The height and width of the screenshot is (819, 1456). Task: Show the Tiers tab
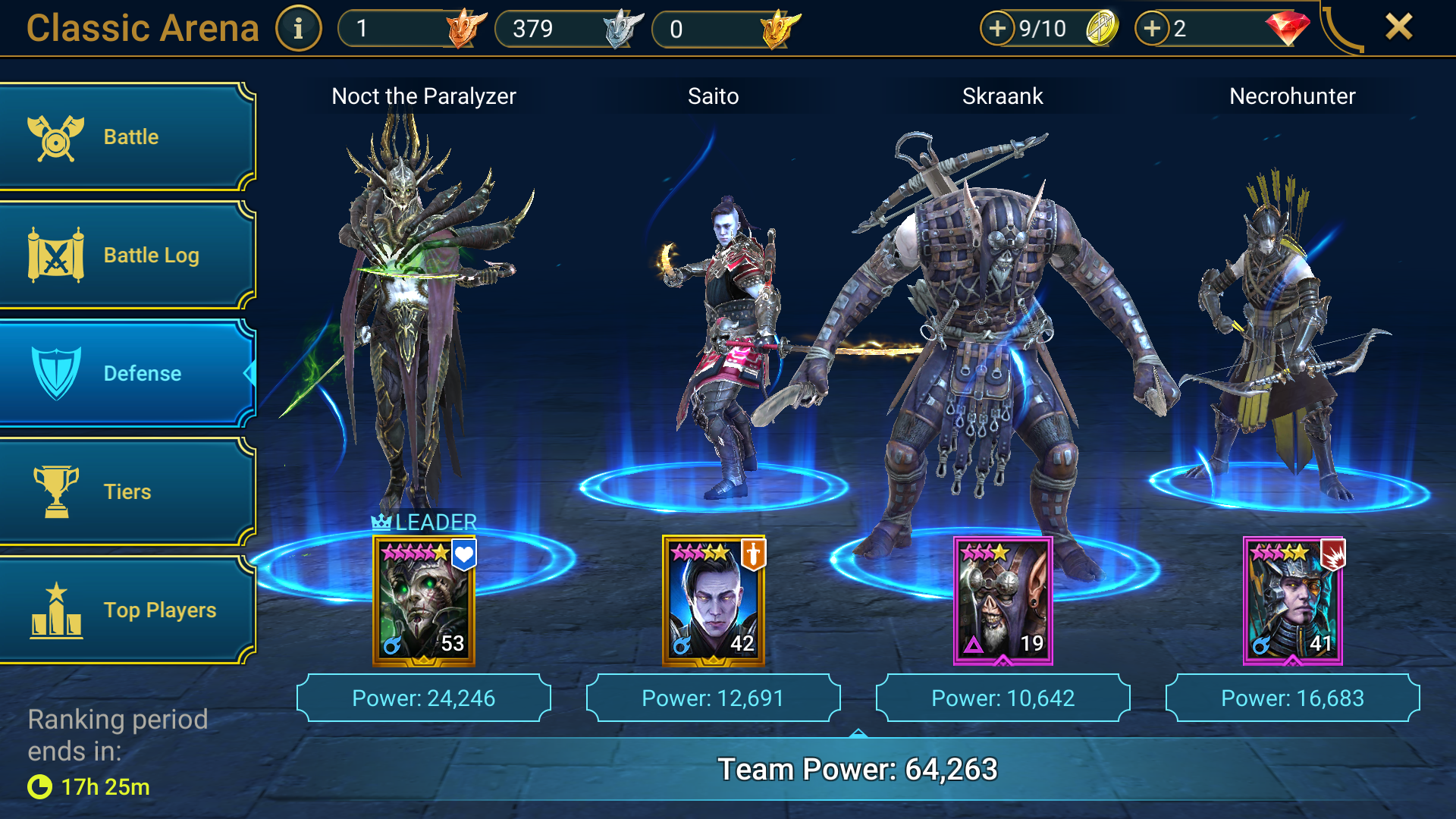pyautogui.click(x=127, y=491)
